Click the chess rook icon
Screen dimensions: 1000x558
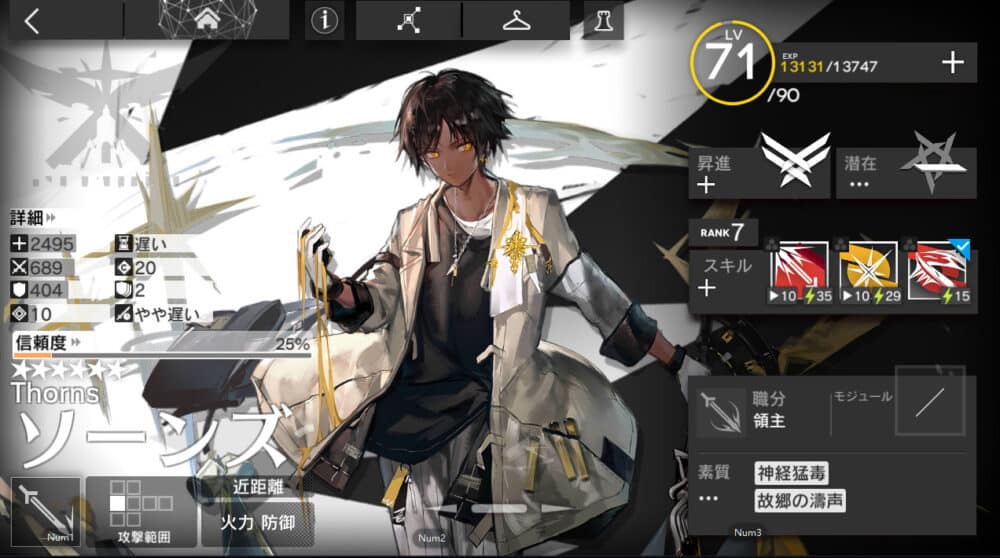(x=603, y=21)
